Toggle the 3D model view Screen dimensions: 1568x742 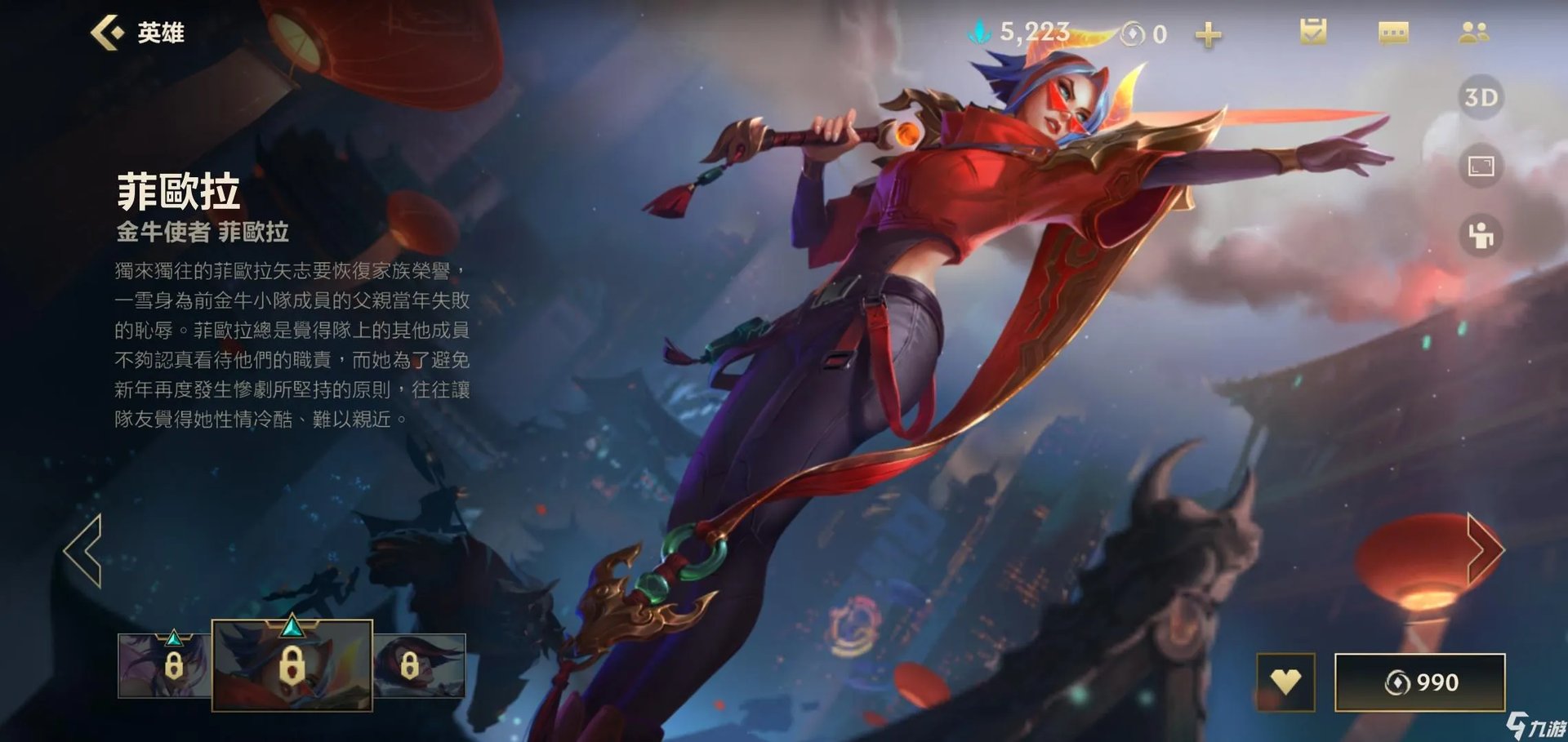[x=1481, y=98]
